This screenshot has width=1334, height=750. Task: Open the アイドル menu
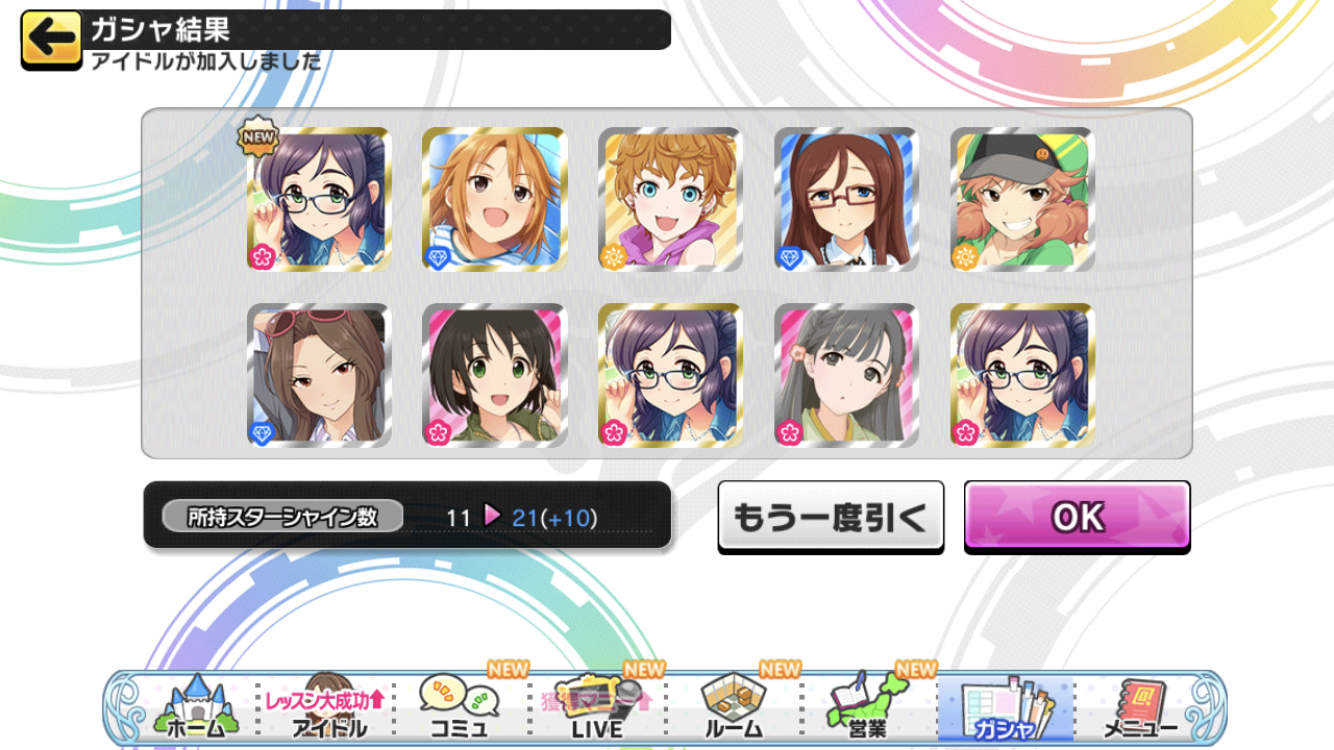click(x=328, y=708)
